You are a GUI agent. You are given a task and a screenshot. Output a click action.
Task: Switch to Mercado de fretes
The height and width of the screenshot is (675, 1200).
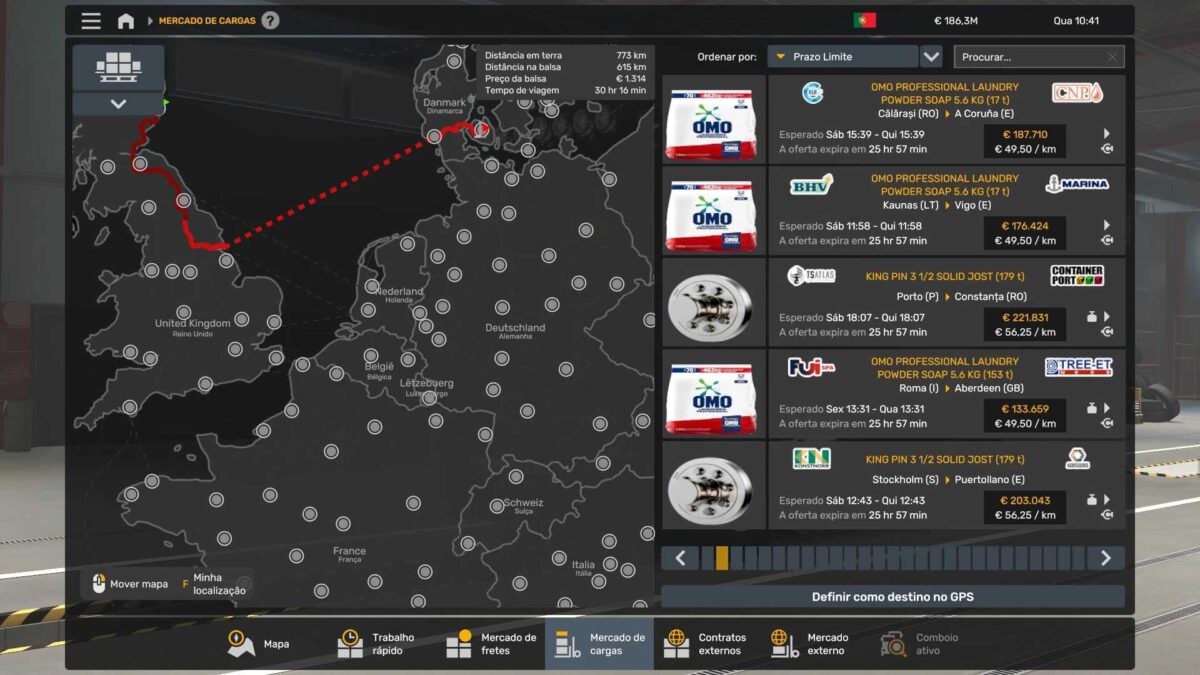(x=491, y=644)
